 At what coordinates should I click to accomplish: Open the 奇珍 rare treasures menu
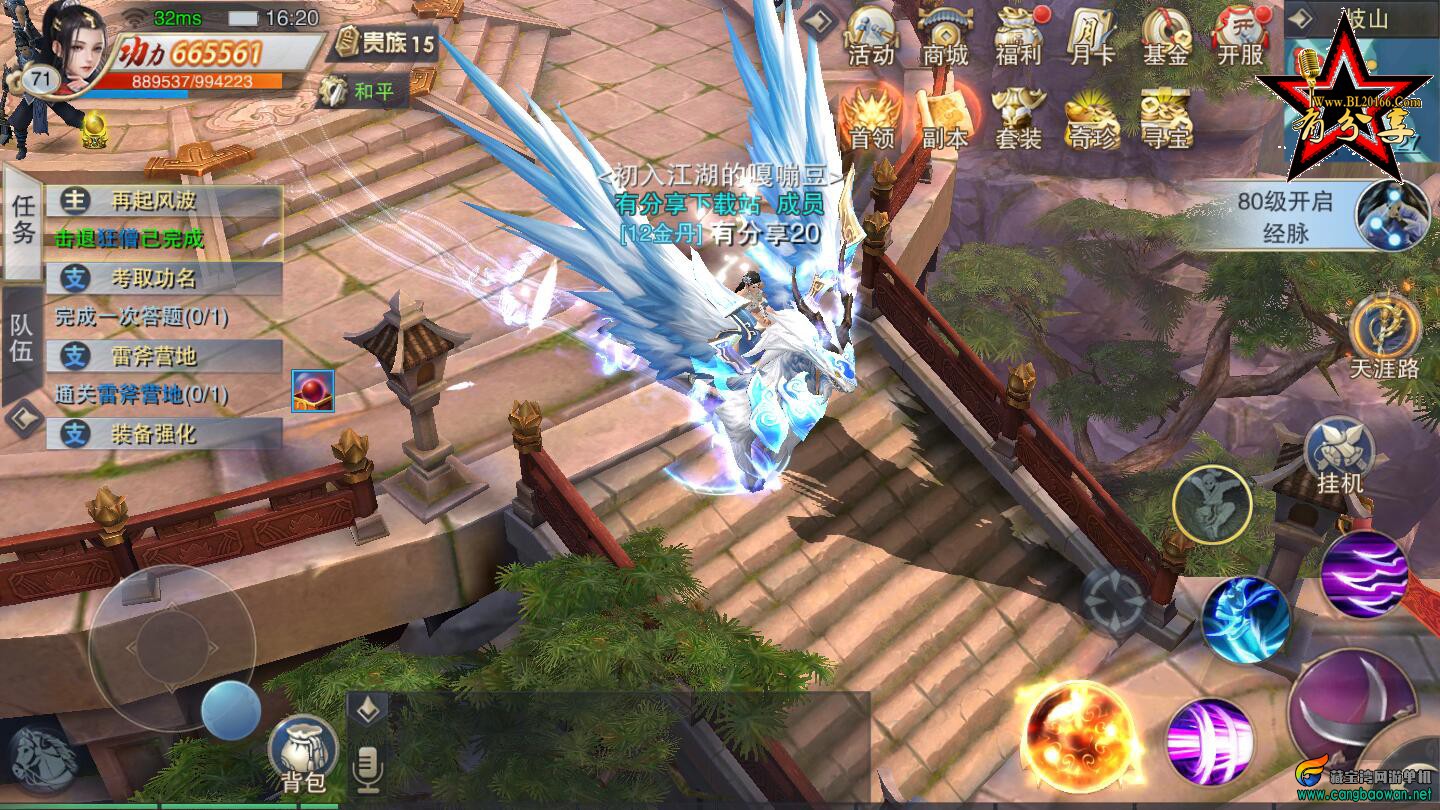tap(1092, 118)
